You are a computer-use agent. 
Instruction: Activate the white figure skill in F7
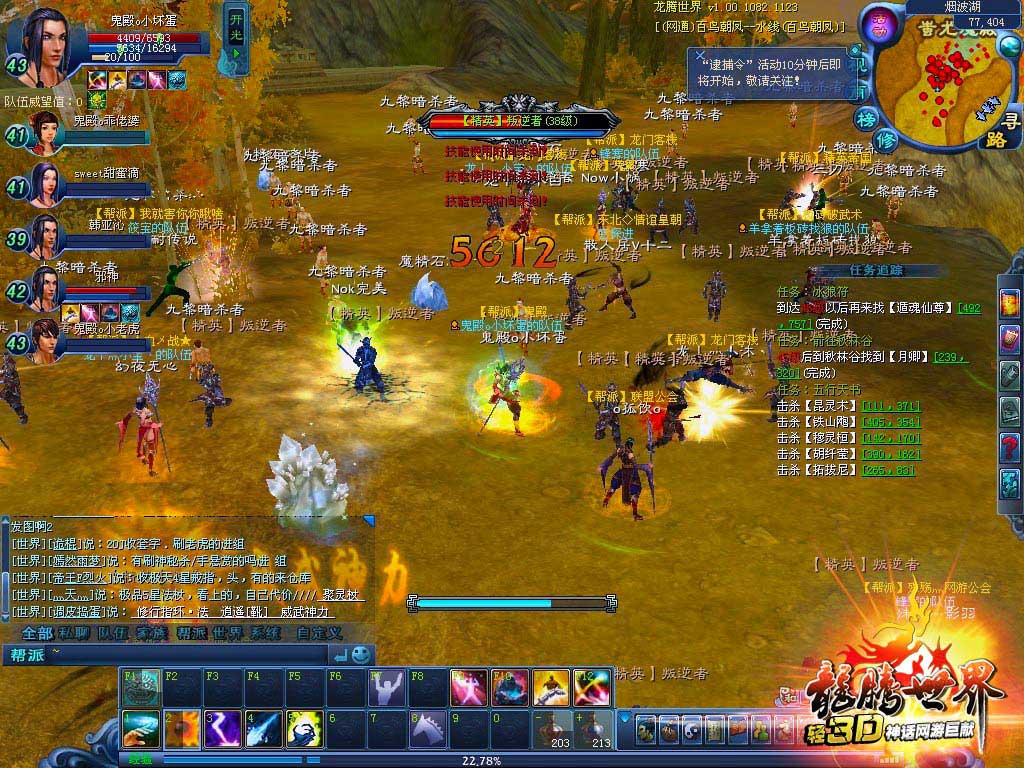(387, 688)
